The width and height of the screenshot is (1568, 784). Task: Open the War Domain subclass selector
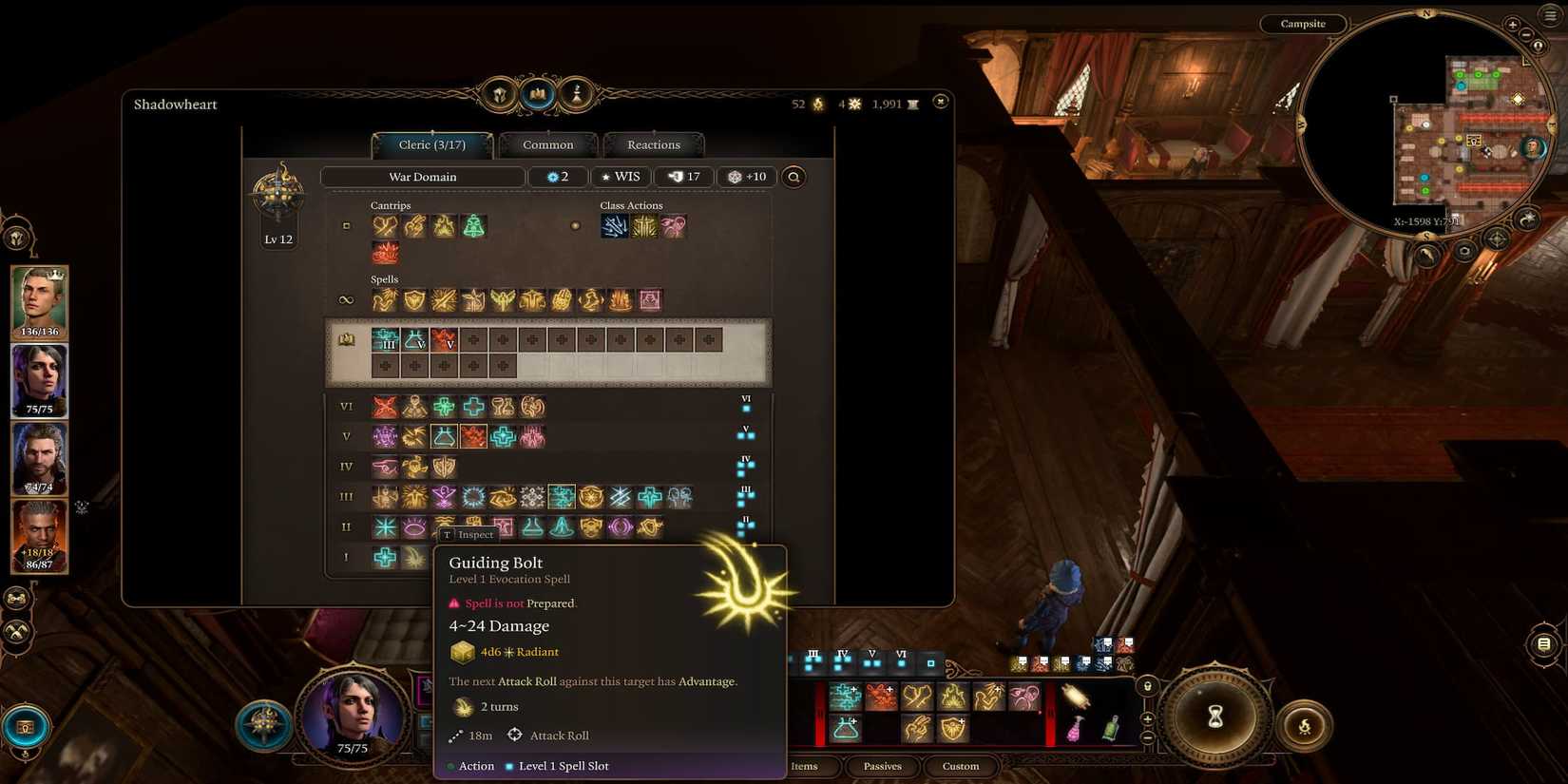423,177
